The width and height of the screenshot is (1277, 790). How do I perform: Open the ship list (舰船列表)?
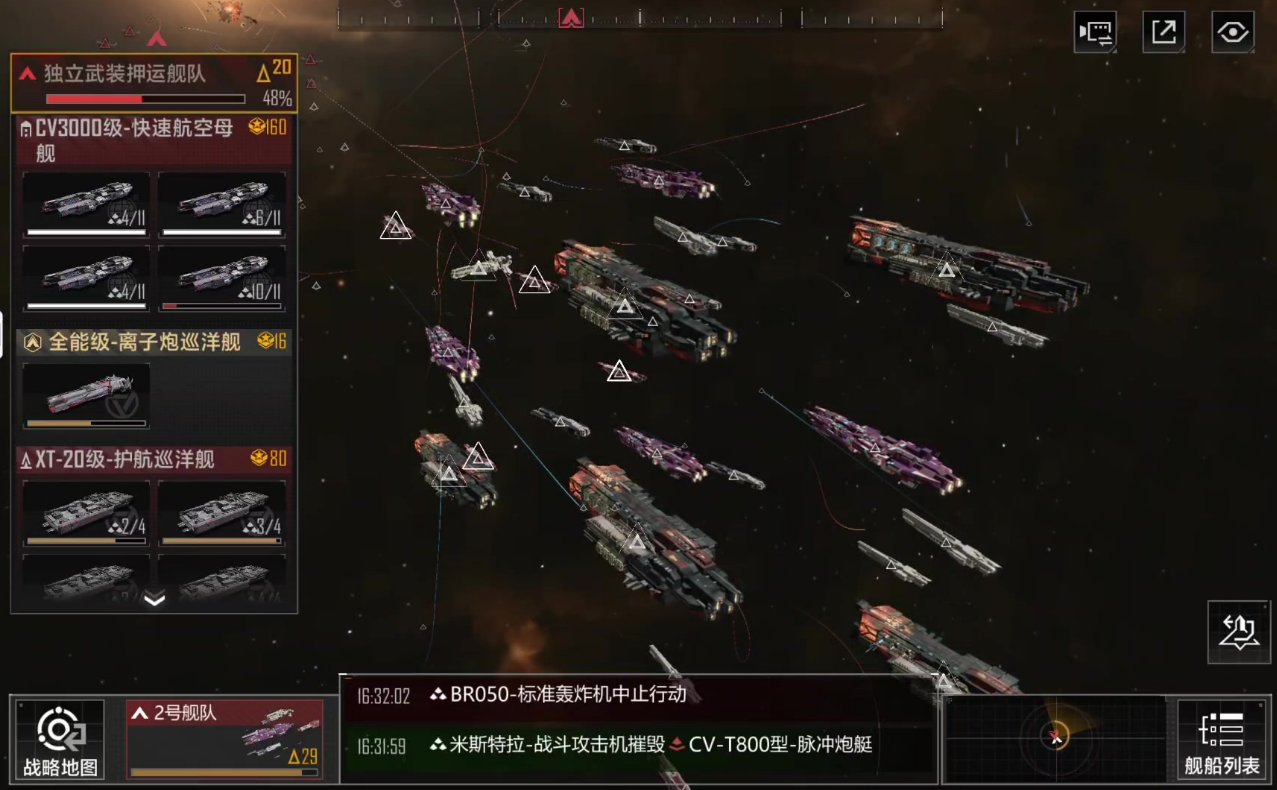1221,740
